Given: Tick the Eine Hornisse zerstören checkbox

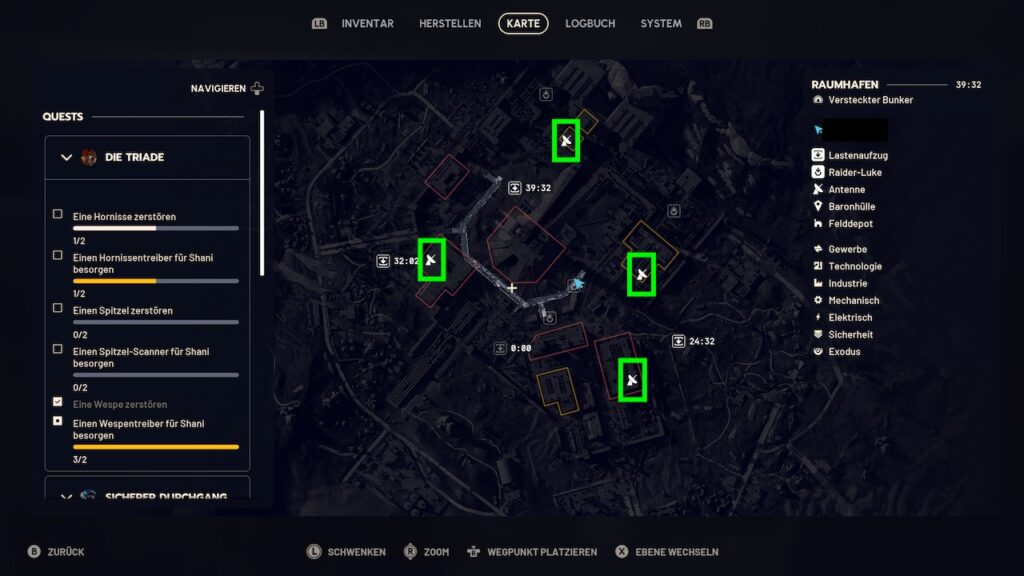Looking at the screenshot, I should [x=58, y=214].
